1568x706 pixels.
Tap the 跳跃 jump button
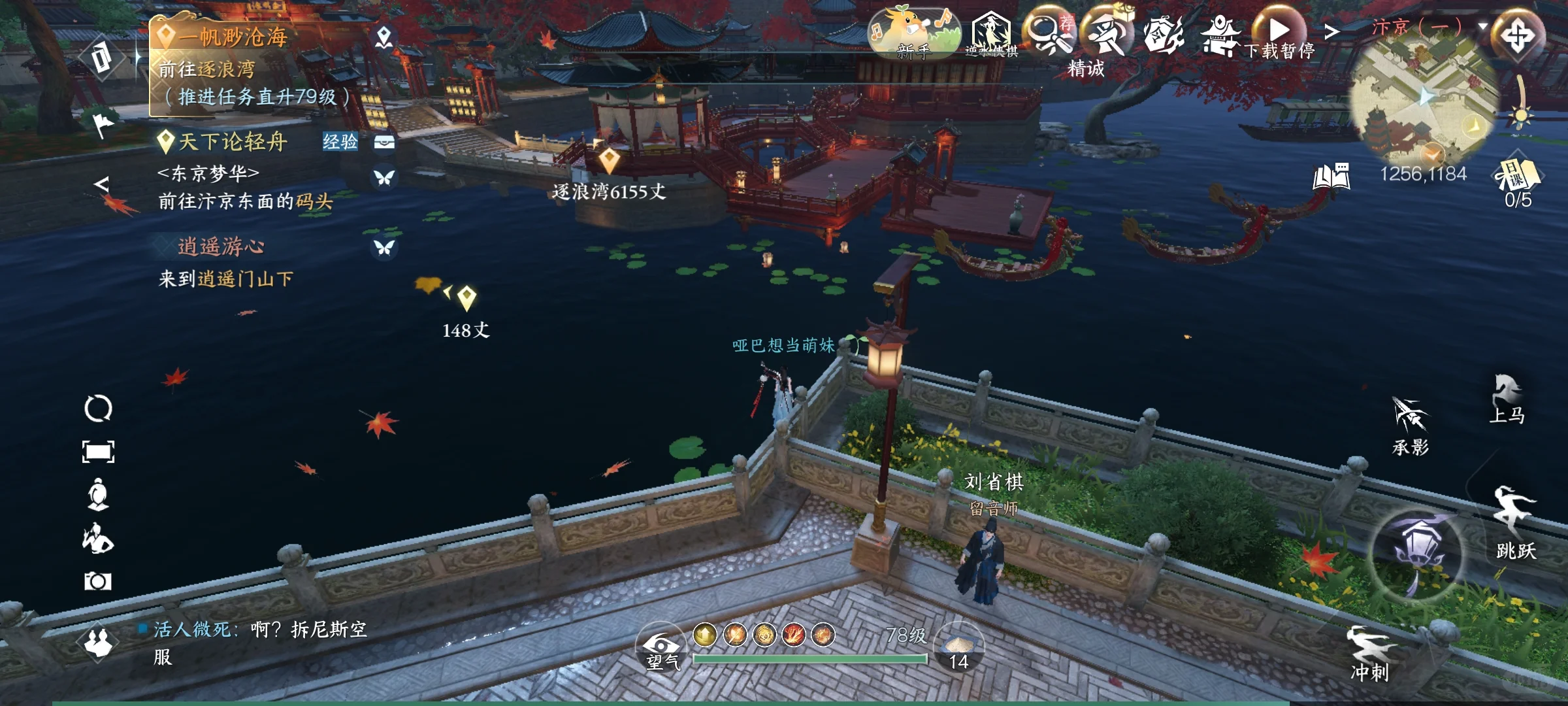(1516, 522)
